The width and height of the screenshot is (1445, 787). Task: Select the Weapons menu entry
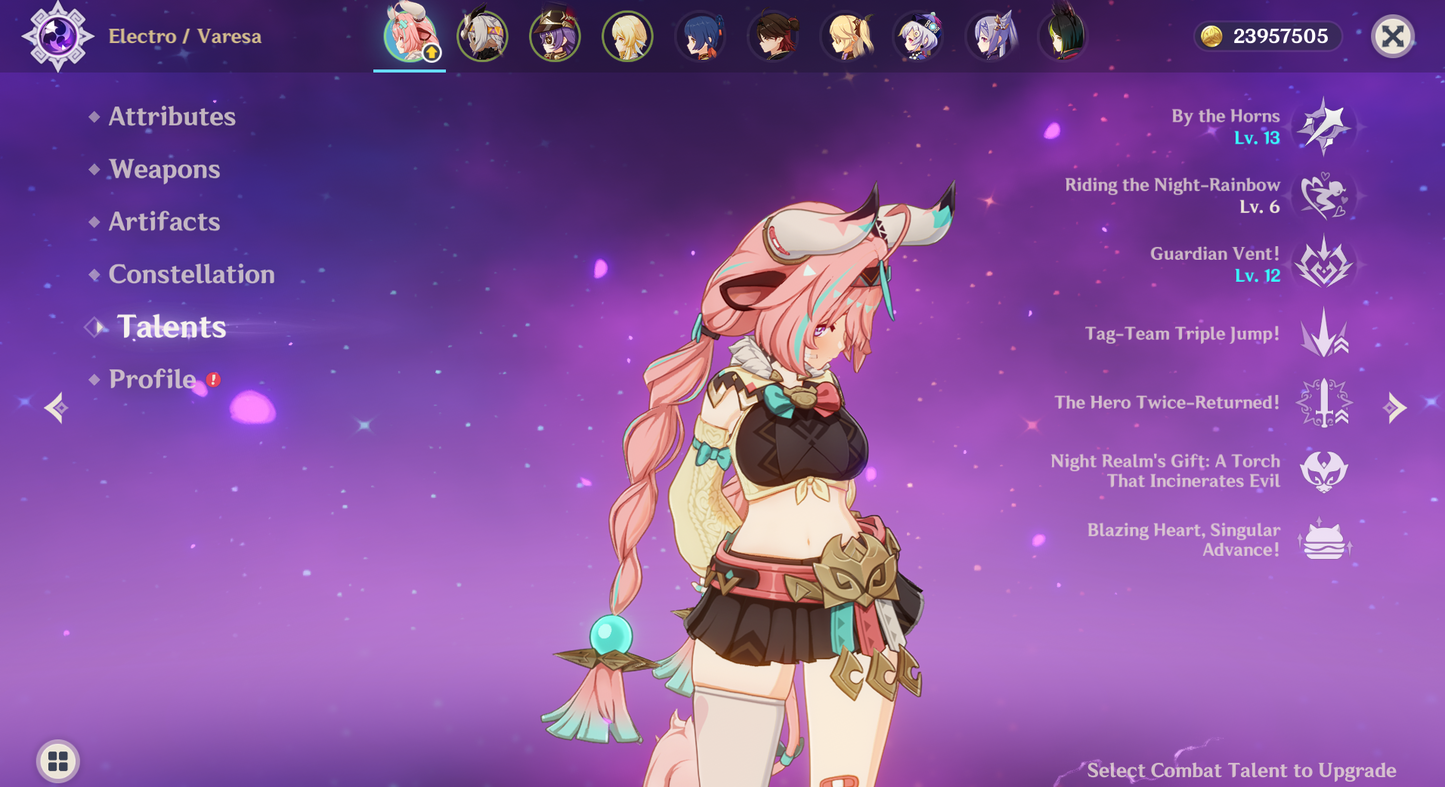point(164,170)
